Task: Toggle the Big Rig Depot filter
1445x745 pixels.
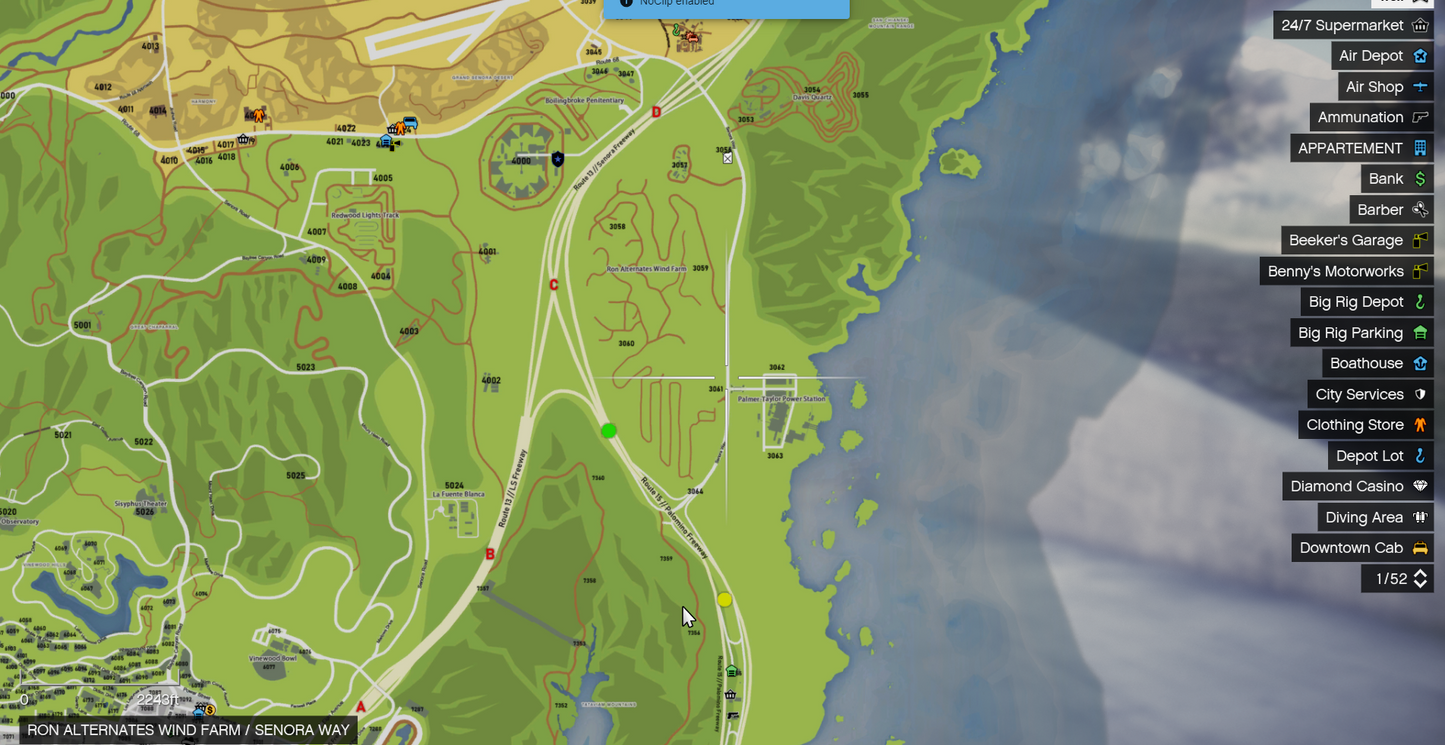Action: coord(1367,302)
